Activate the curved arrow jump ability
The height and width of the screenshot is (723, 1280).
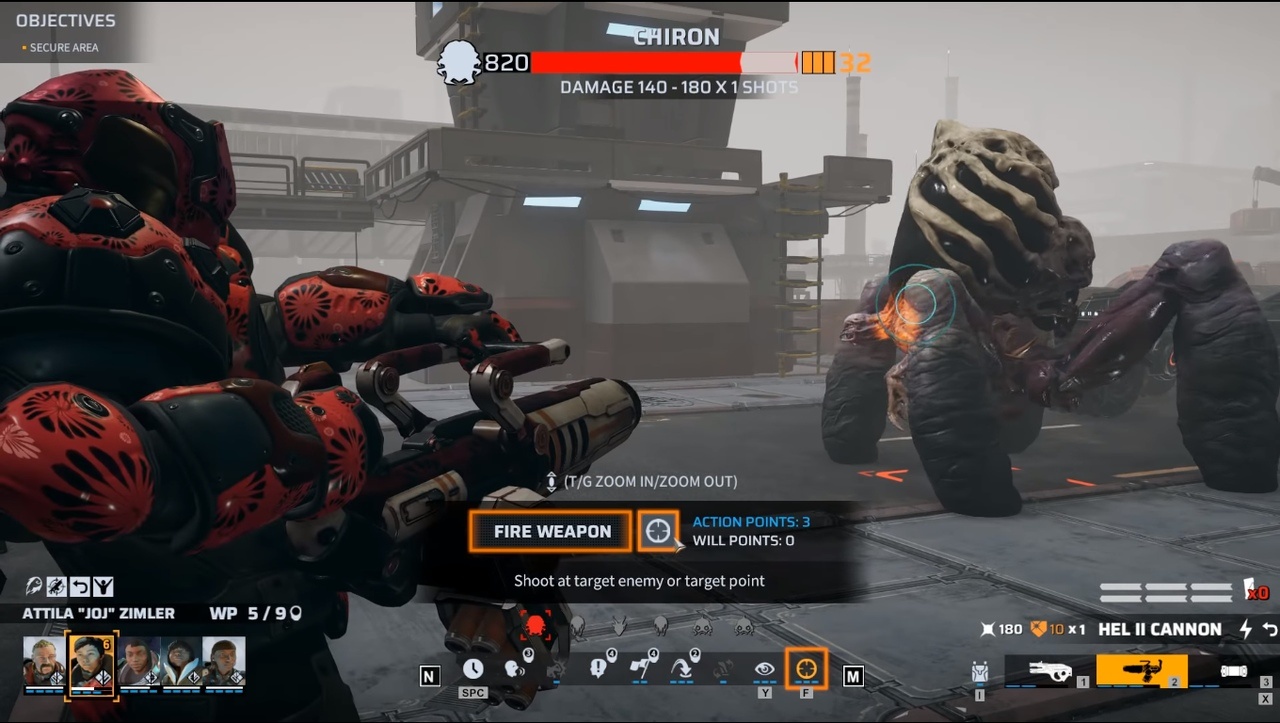point(683,668)
